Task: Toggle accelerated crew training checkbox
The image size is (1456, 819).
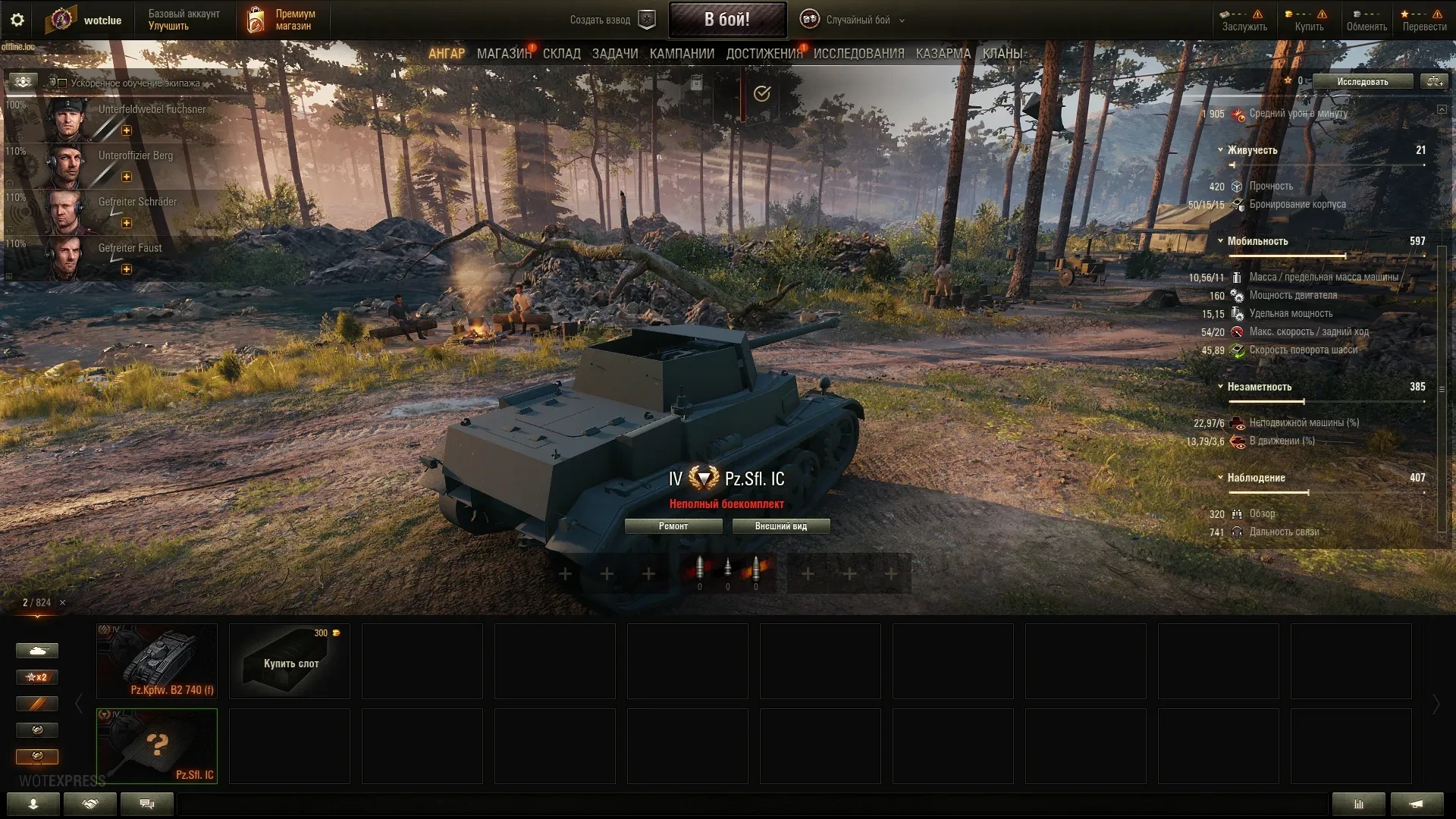Action: [62, 83]
